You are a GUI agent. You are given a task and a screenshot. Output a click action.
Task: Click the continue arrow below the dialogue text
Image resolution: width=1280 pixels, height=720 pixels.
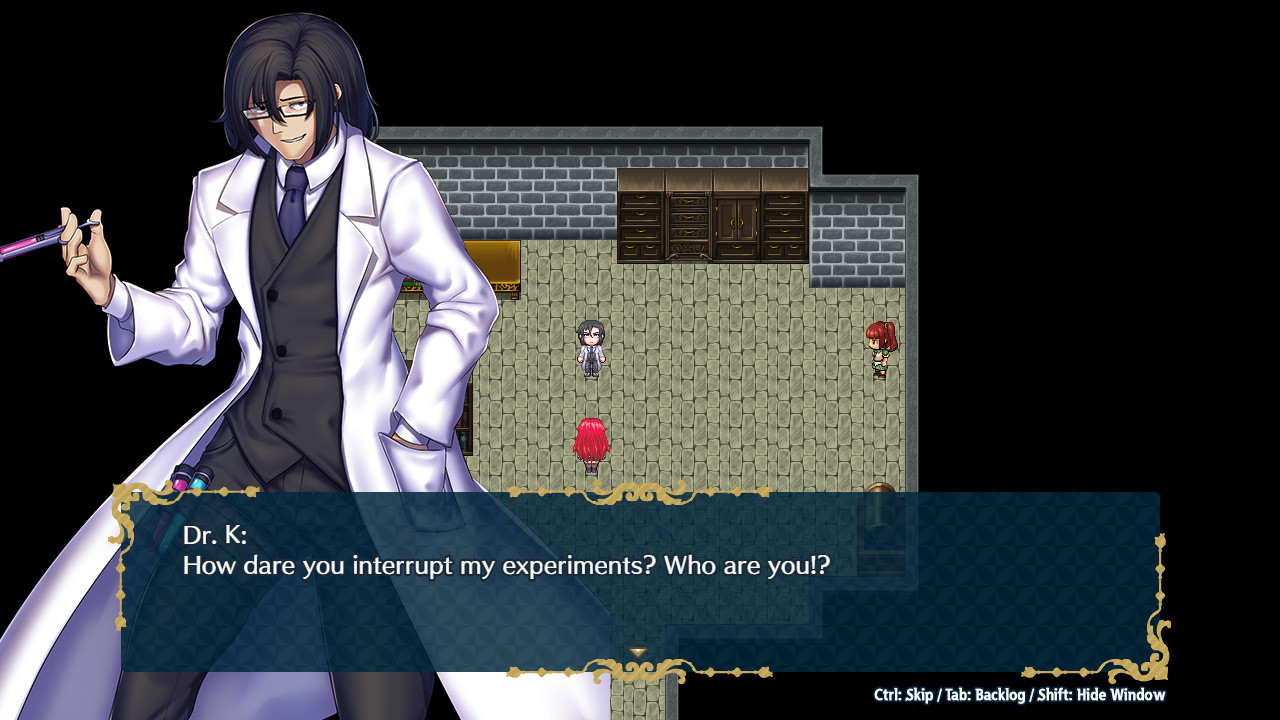click(637, 649)
